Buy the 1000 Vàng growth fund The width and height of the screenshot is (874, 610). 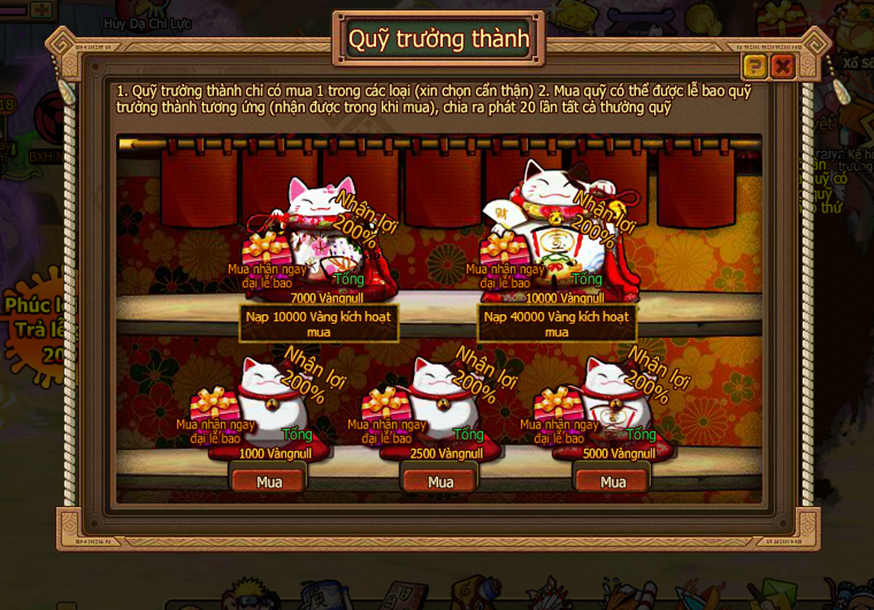269,482
